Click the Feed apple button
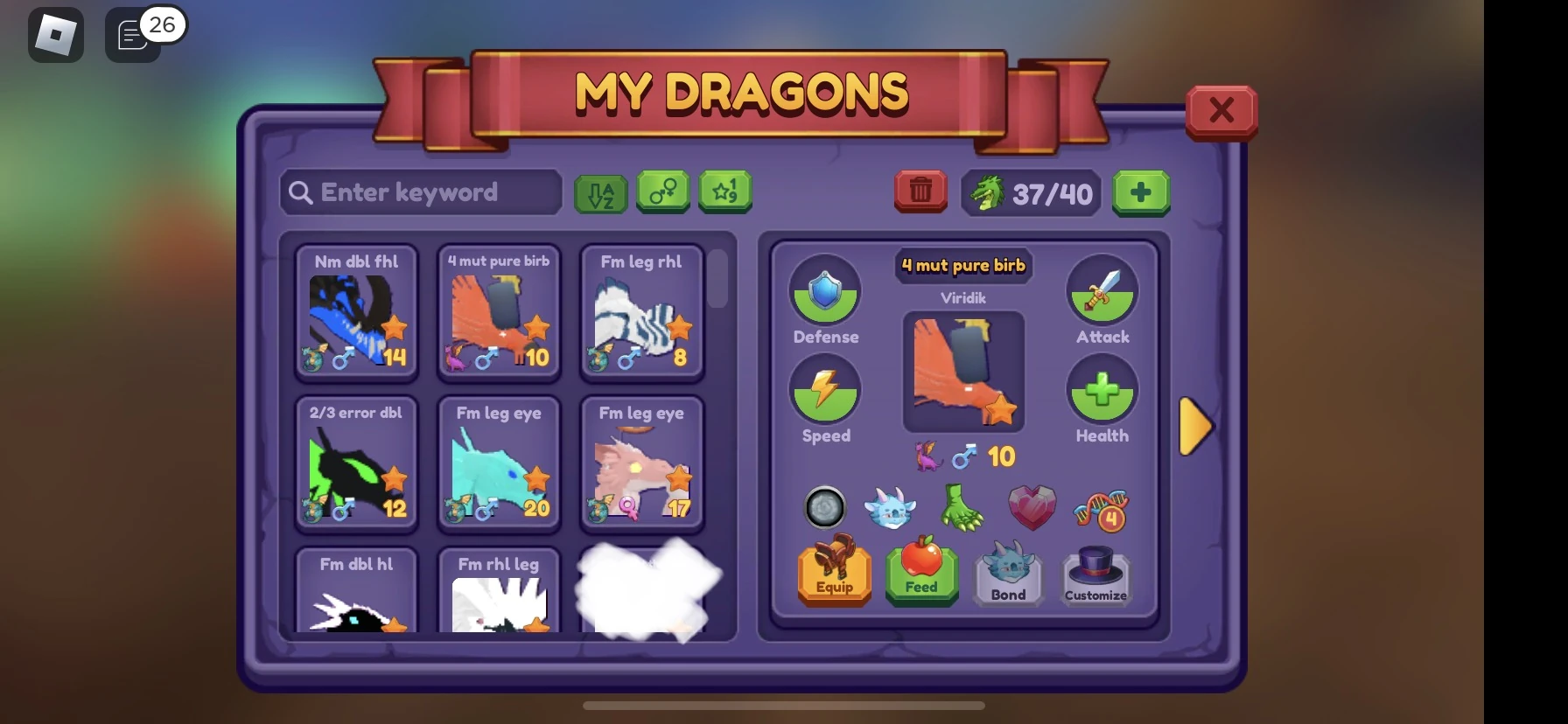Screen dimensions: 1568x724 (x=920, y=574)
